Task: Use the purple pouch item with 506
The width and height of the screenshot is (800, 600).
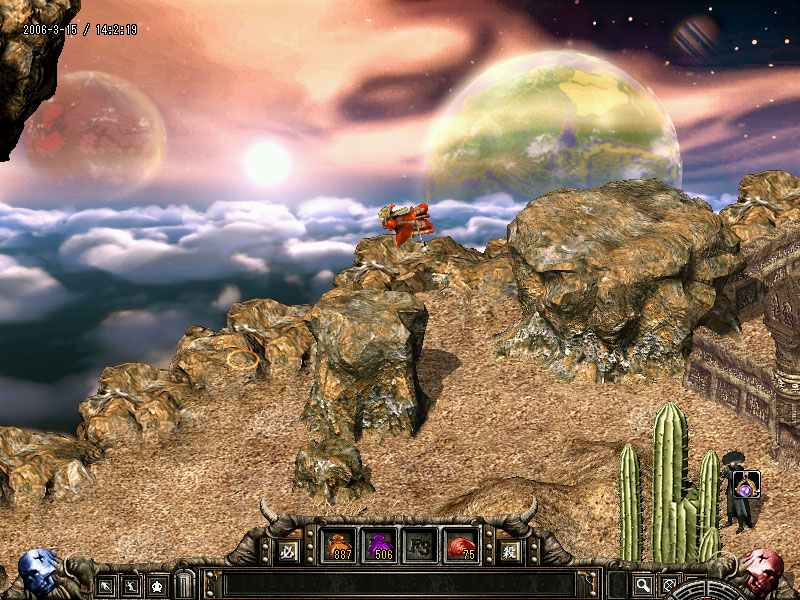Action: tap(380, 547)
